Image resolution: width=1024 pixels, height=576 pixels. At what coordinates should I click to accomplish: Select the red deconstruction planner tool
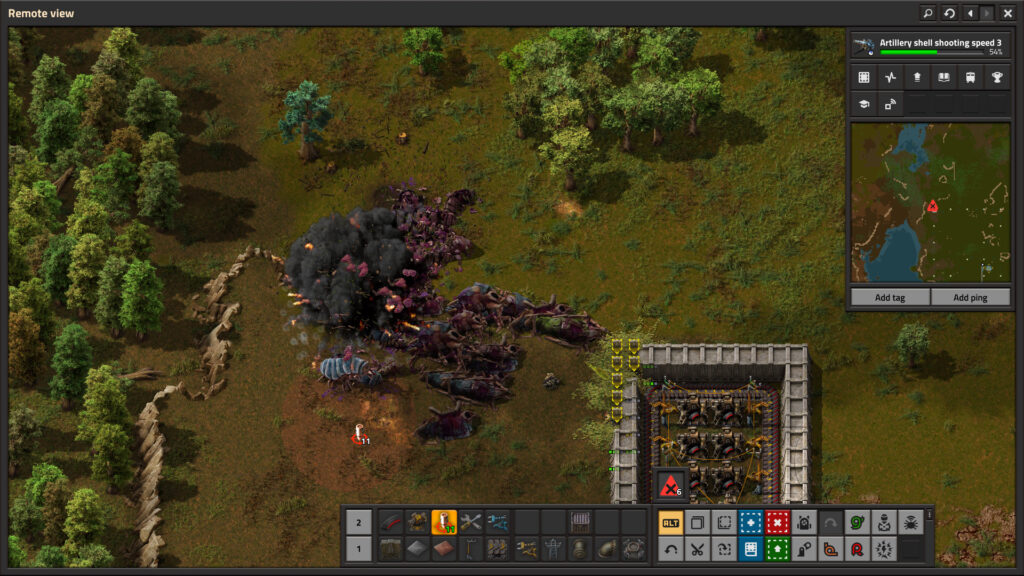tap(777, 522)
